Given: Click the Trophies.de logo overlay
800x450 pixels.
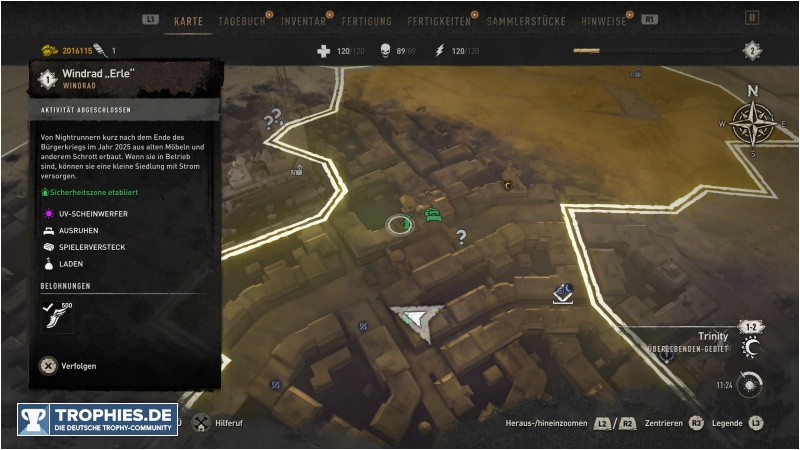Looking at the screenshot, I should coord(97,419).
